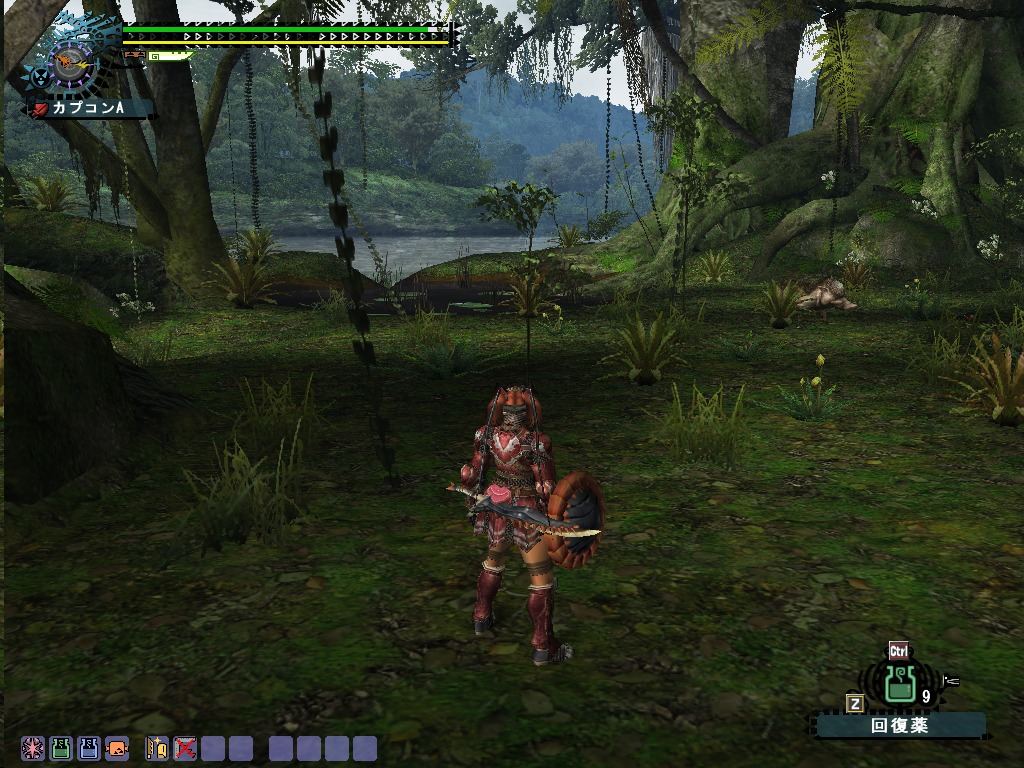This screenshot has height=768, width=1024.
Task: Click the red-crossed-out shortcut slot
Action: coord(185,748)
